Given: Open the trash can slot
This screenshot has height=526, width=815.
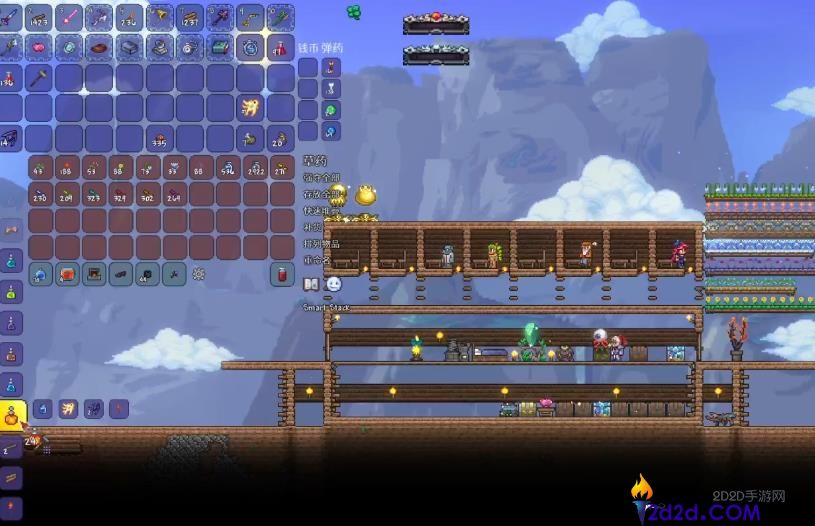Looking at the screenshot, I should click(283, 273).
